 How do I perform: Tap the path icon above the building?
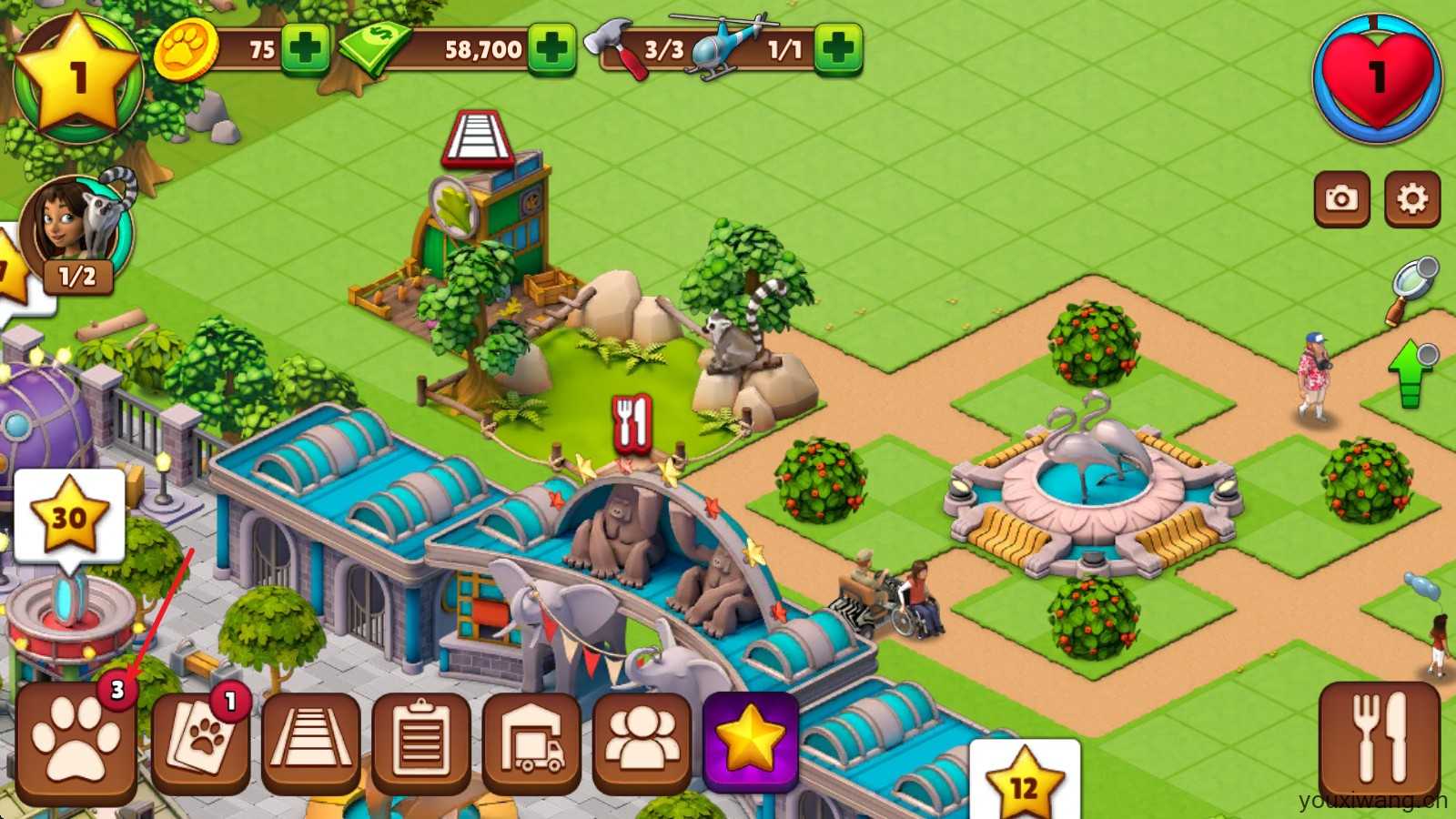coord(480,139)
